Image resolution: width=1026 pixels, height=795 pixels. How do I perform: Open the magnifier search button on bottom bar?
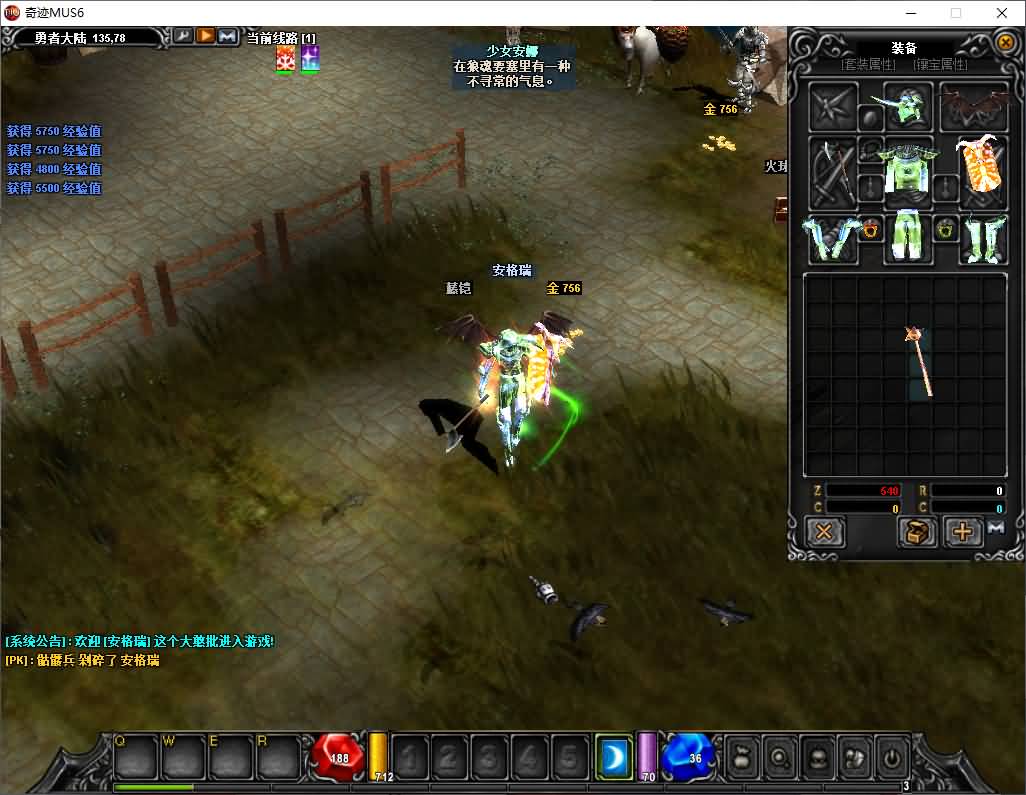click(x=778, y=756)
